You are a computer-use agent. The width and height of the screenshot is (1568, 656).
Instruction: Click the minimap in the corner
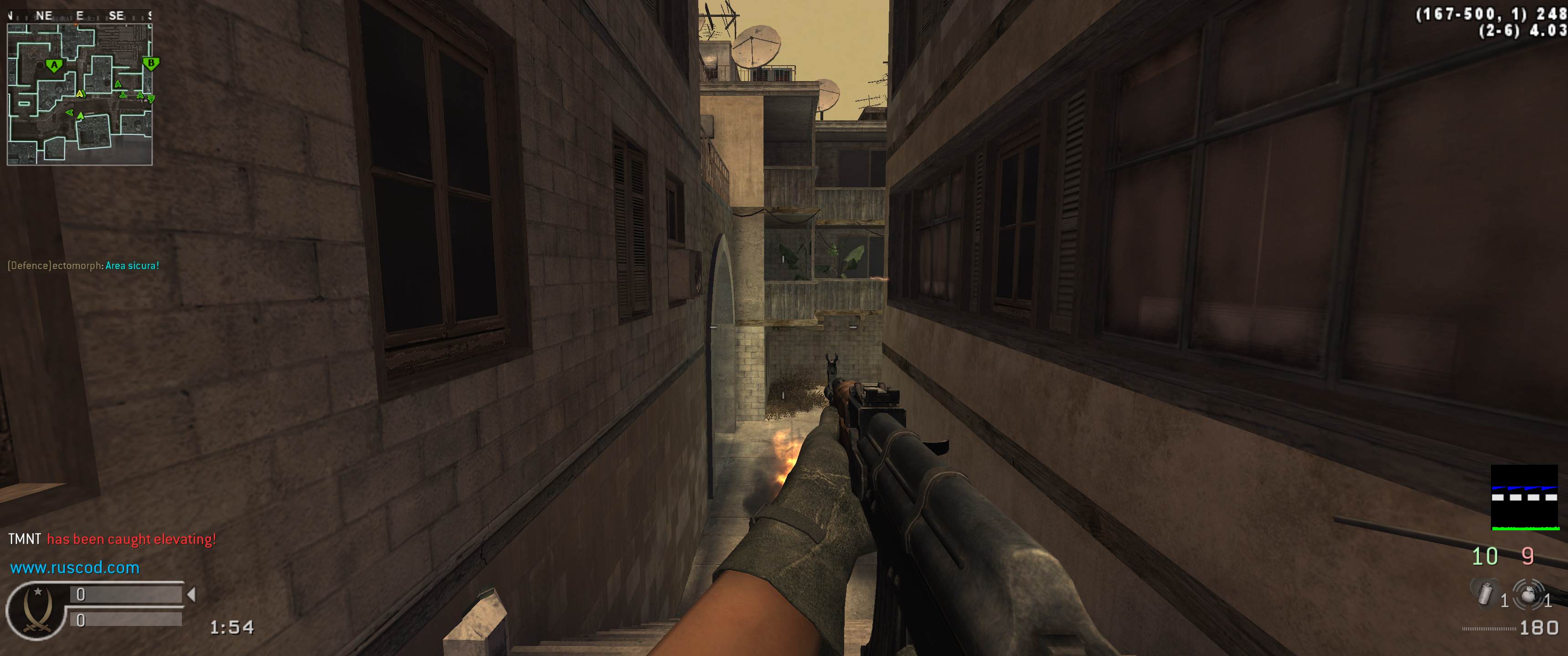click(79, 94)
